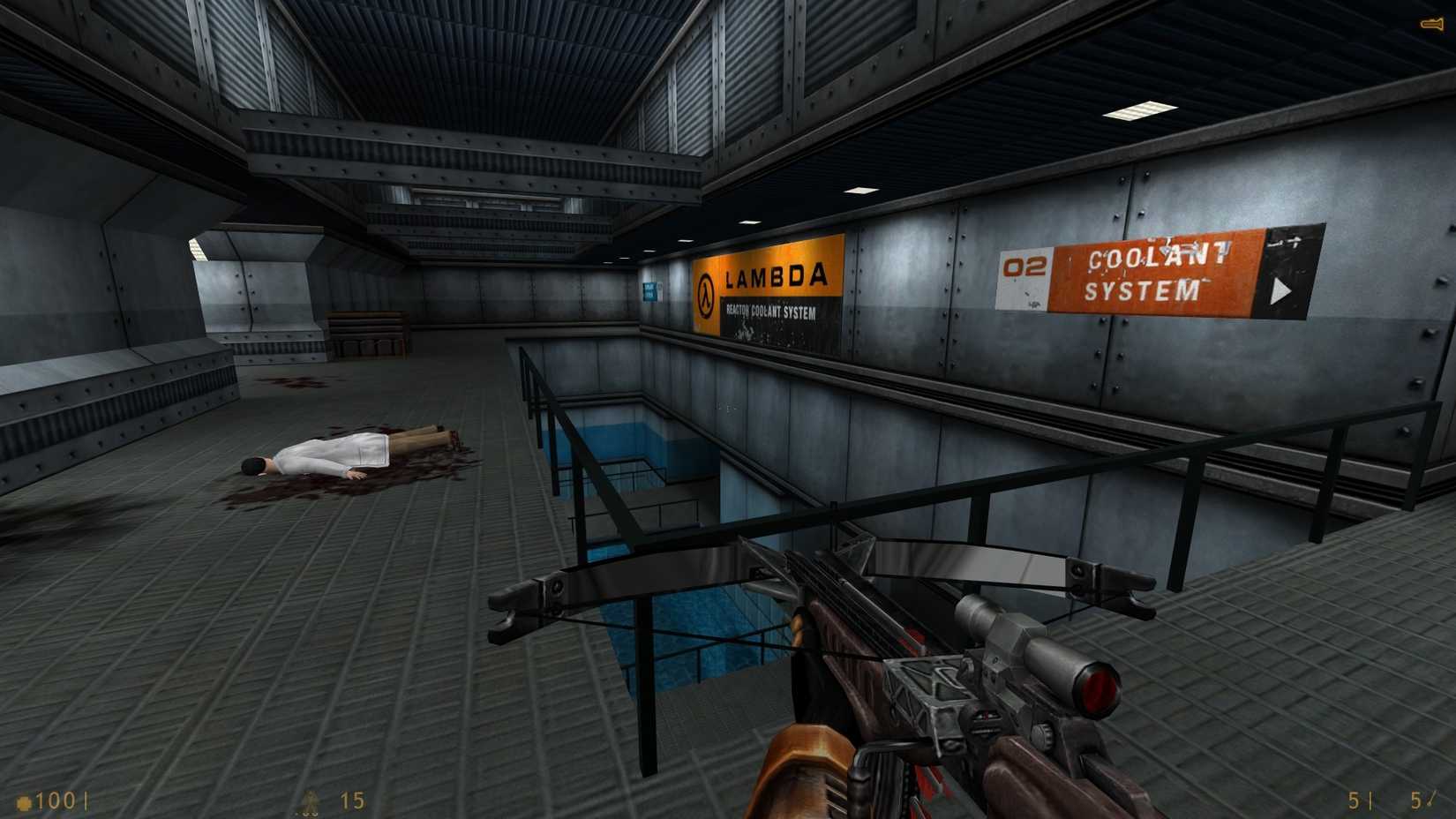Select the 'REACTOR COOLANT SYSTEM' subtitle text

click(772, 311)
